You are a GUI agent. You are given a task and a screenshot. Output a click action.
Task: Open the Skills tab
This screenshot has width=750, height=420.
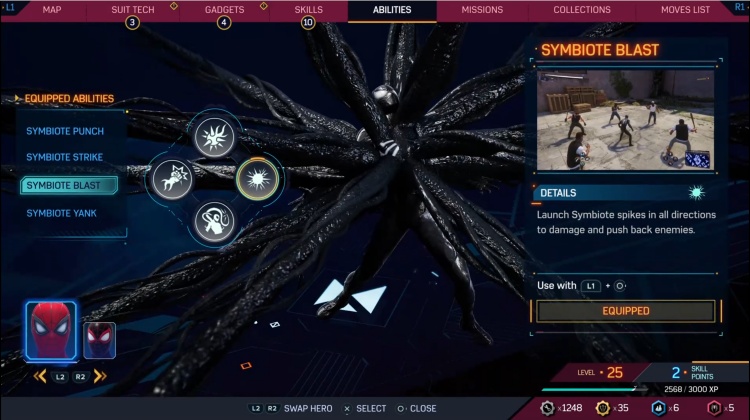[x=308, y=10]
